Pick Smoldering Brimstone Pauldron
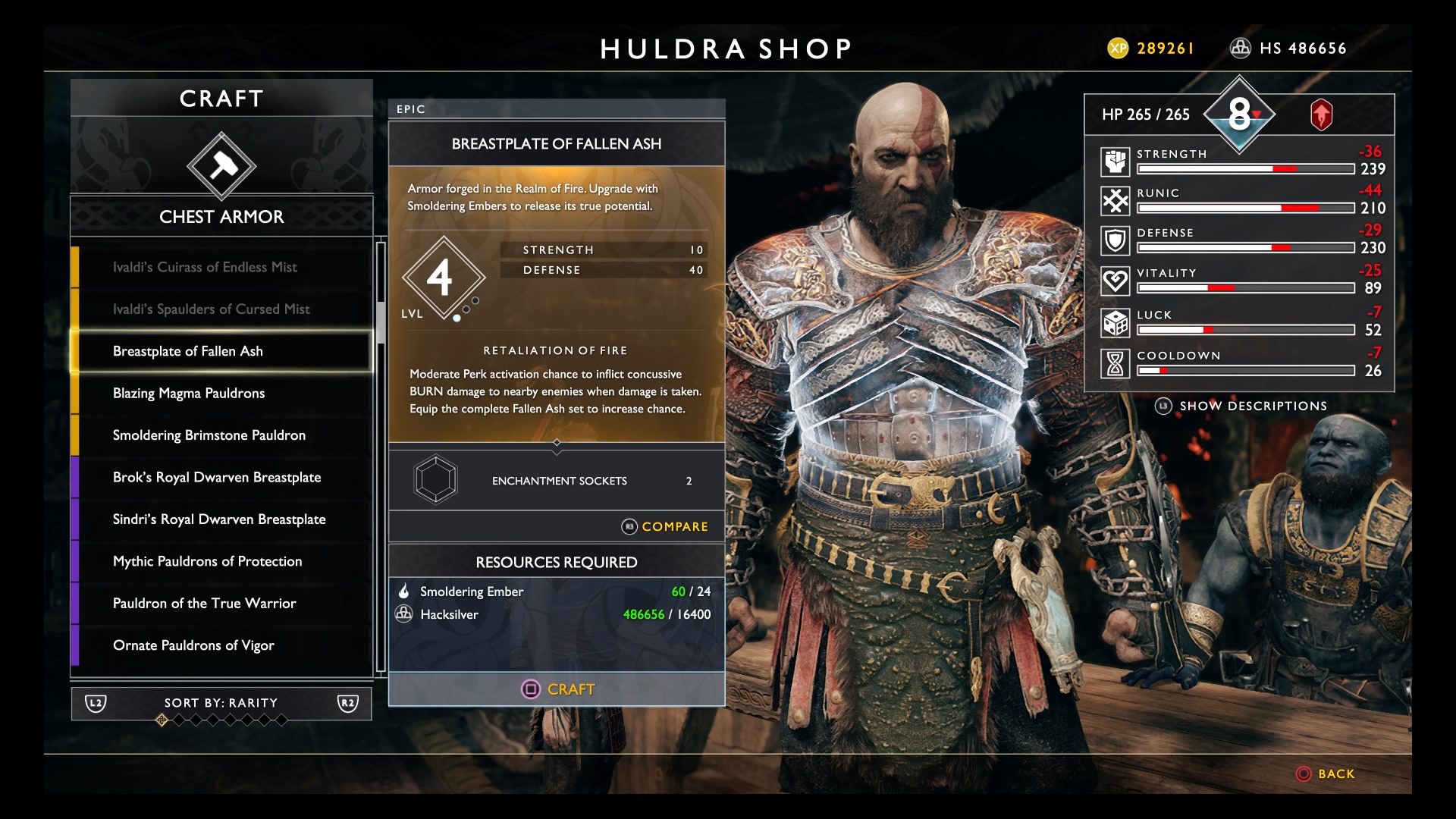1456x819 pixels. click(x=209, y=435)
